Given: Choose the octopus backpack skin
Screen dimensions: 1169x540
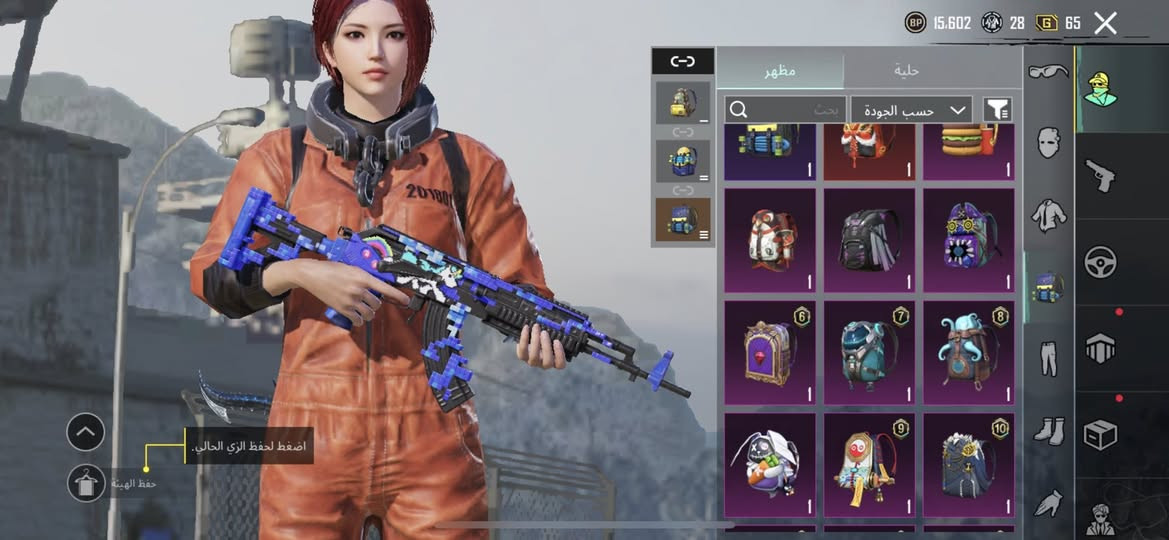Looking at the screenshot, I should tap(968, 348).
